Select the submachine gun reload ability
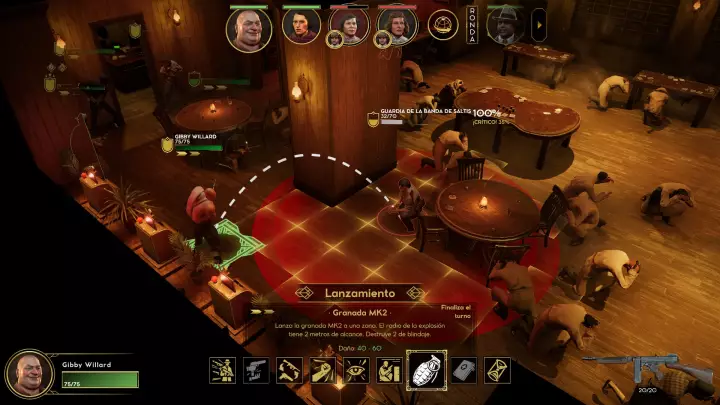Screen dimensions: 720x405 [x=289, y=371]
